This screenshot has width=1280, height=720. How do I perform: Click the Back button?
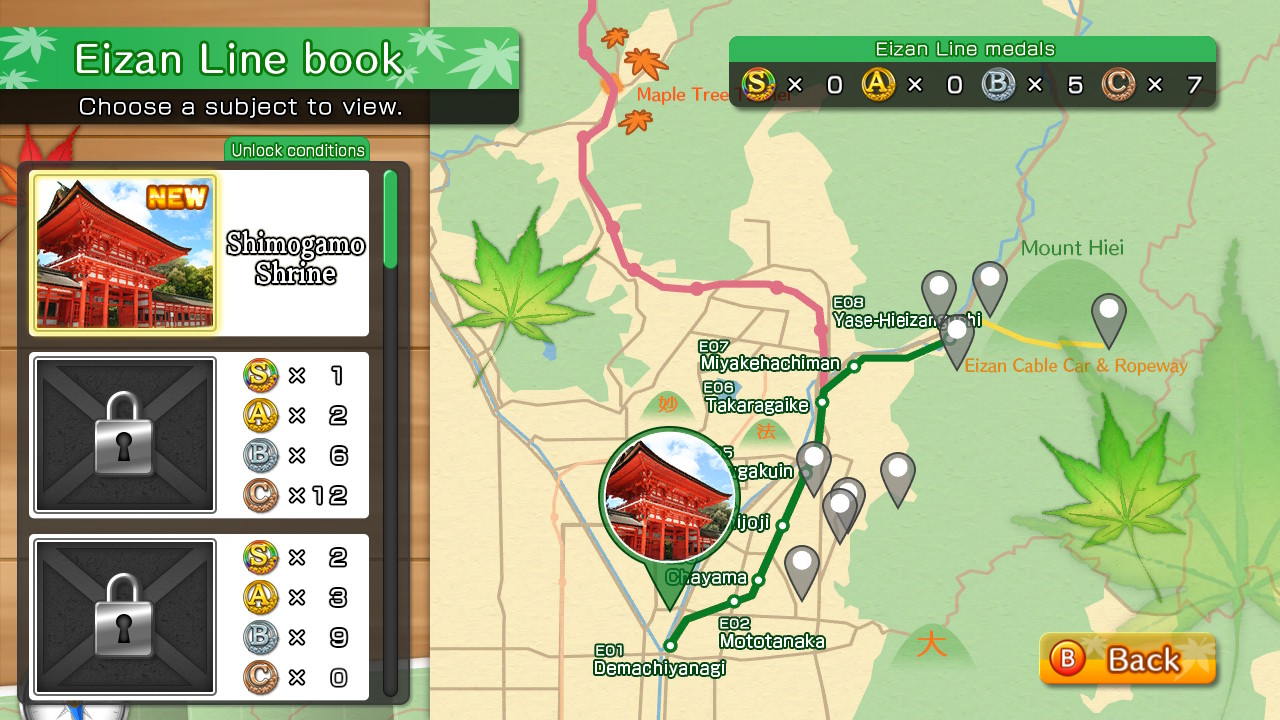coord(1127,659)
